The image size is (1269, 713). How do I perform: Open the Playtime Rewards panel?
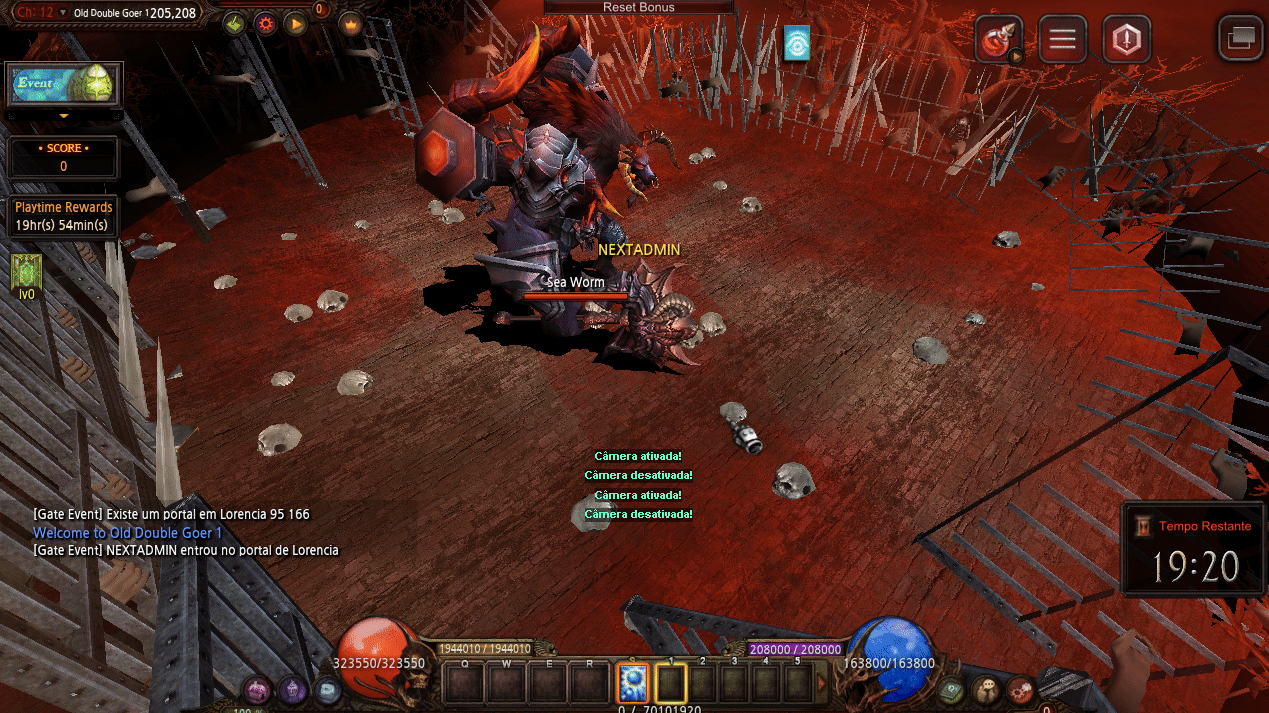63,216
